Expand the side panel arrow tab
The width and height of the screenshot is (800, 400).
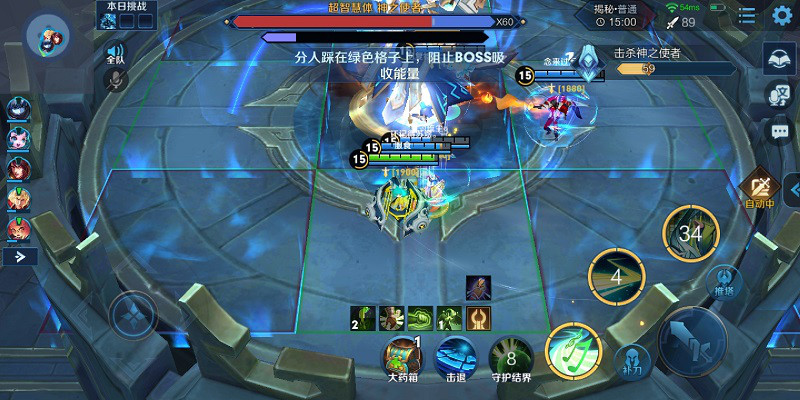[793, 188]
